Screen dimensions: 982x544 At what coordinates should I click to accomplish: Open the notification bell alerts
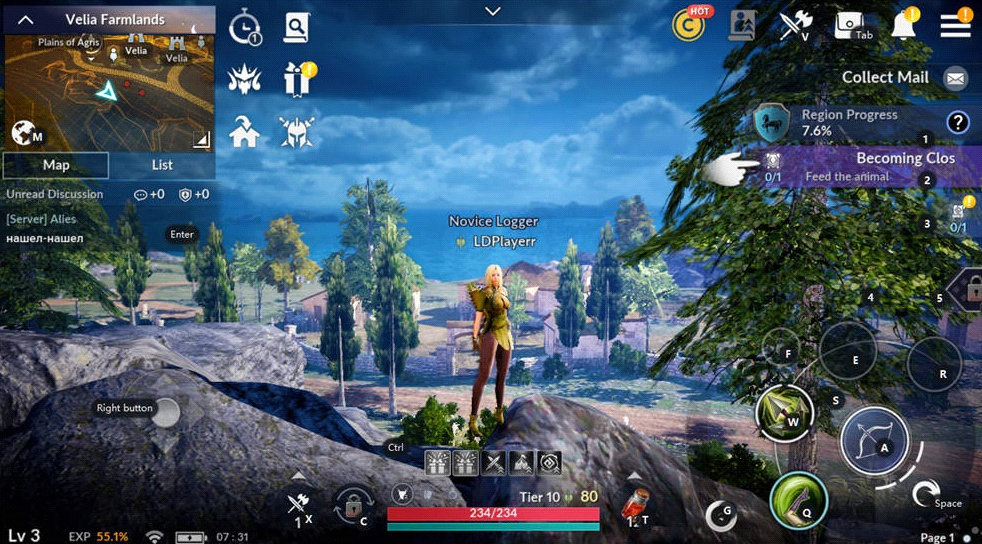[x=904, y=27]
